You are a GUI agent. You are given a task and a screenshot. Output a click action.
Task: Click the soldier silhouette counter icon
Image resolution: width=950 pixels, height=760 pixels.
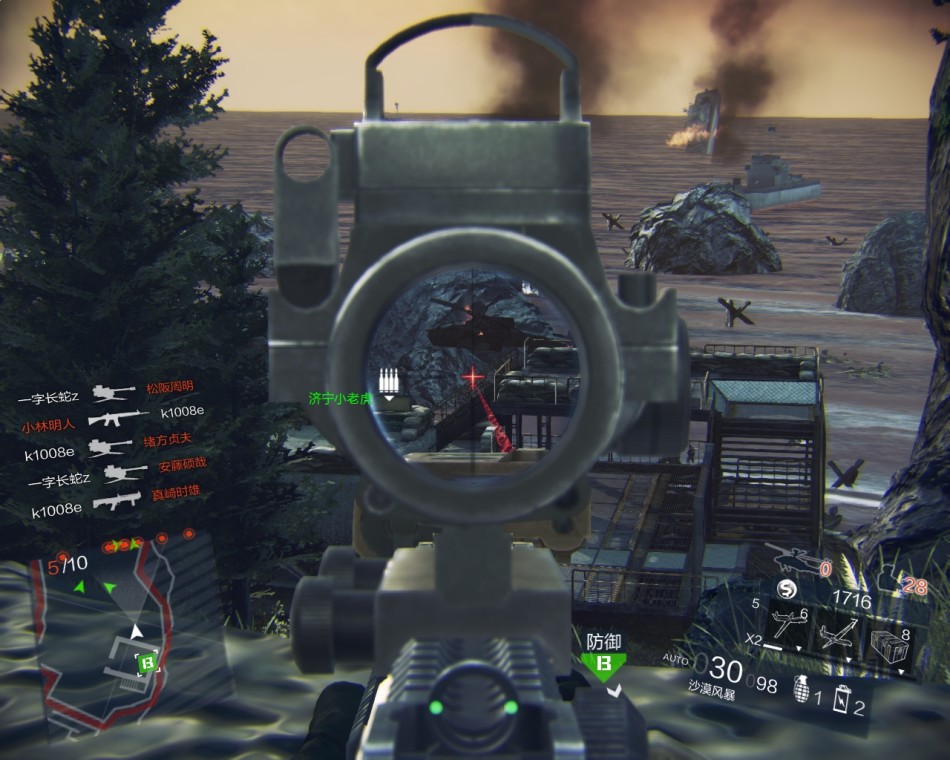tap(888, 578)
